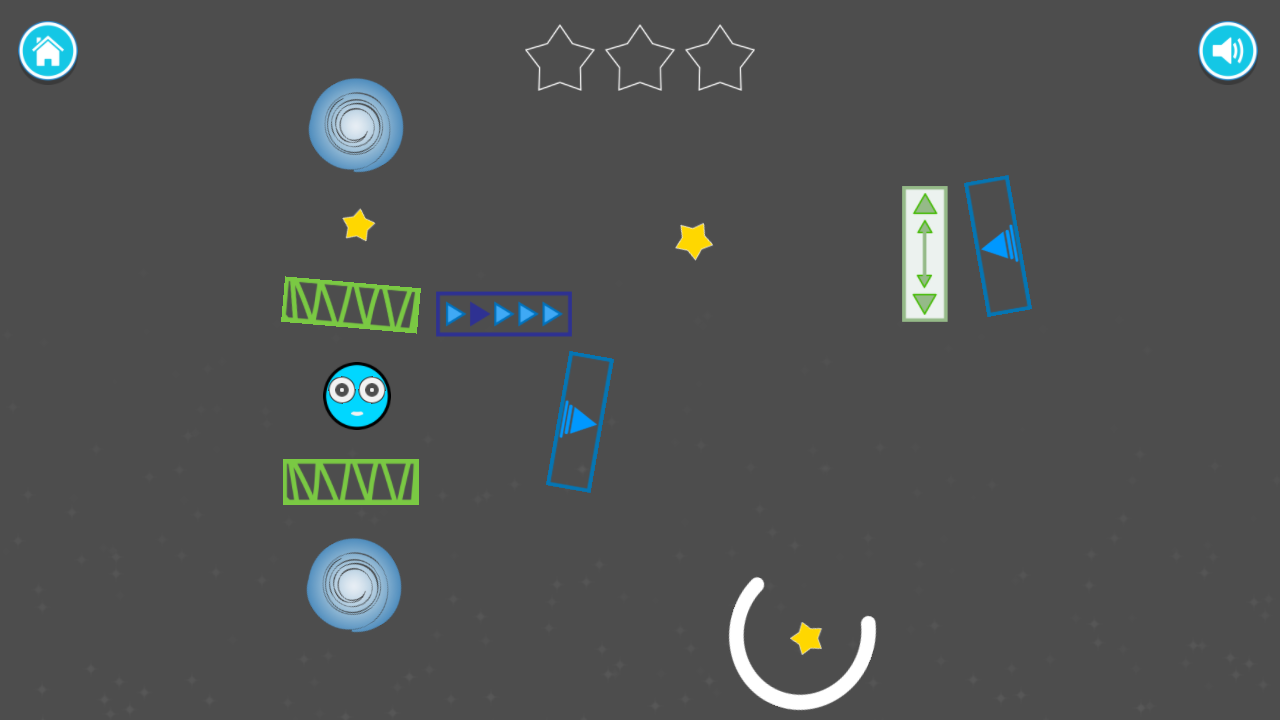This screenshot has width=1280, height=720.
Task: Click the tilted blue arrow platform
Action: (x=580, y=420)
